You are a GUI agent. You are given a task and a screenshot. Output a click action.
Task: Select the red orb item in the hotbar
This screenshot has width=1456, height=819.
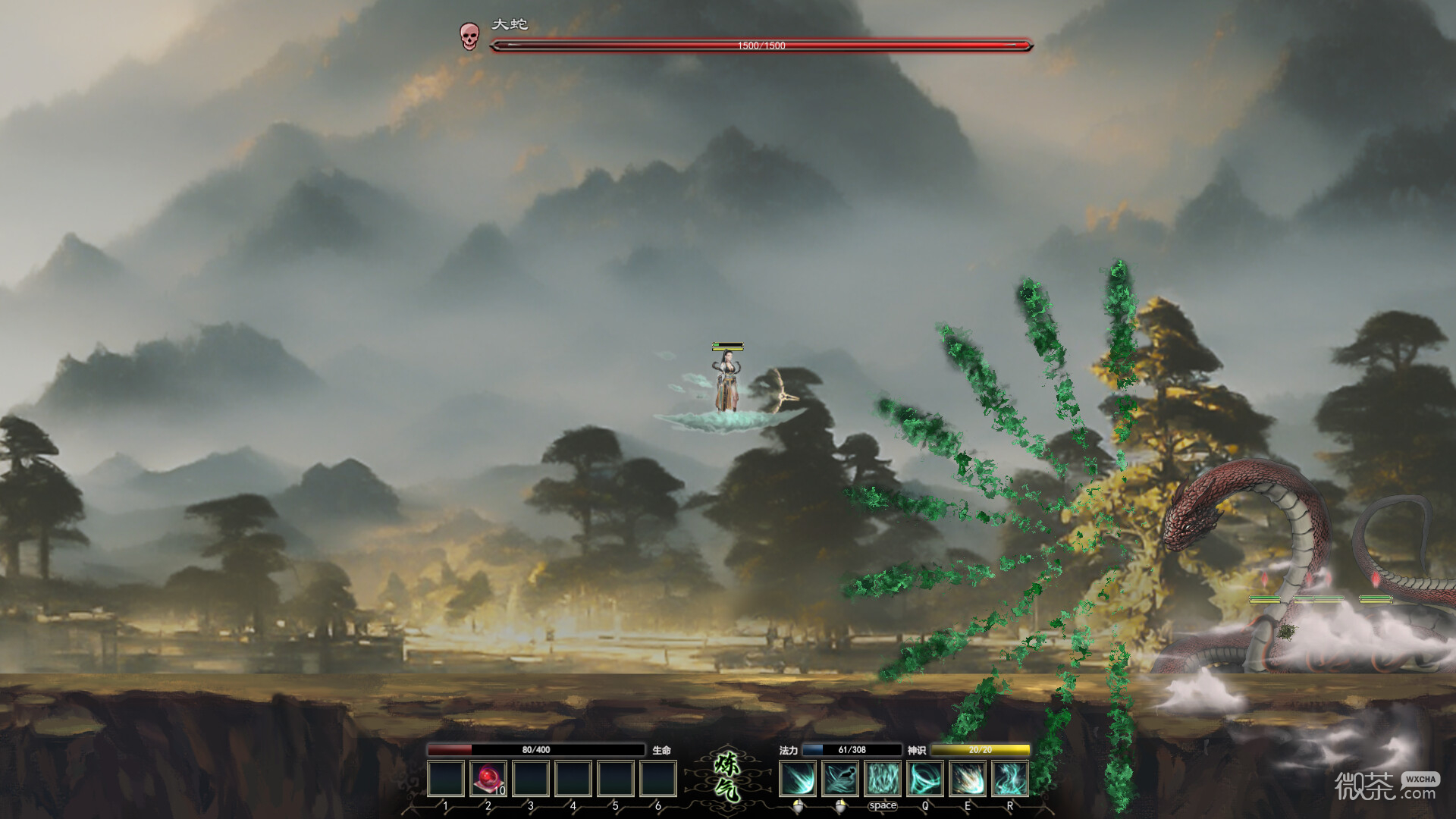pos(488,779)
